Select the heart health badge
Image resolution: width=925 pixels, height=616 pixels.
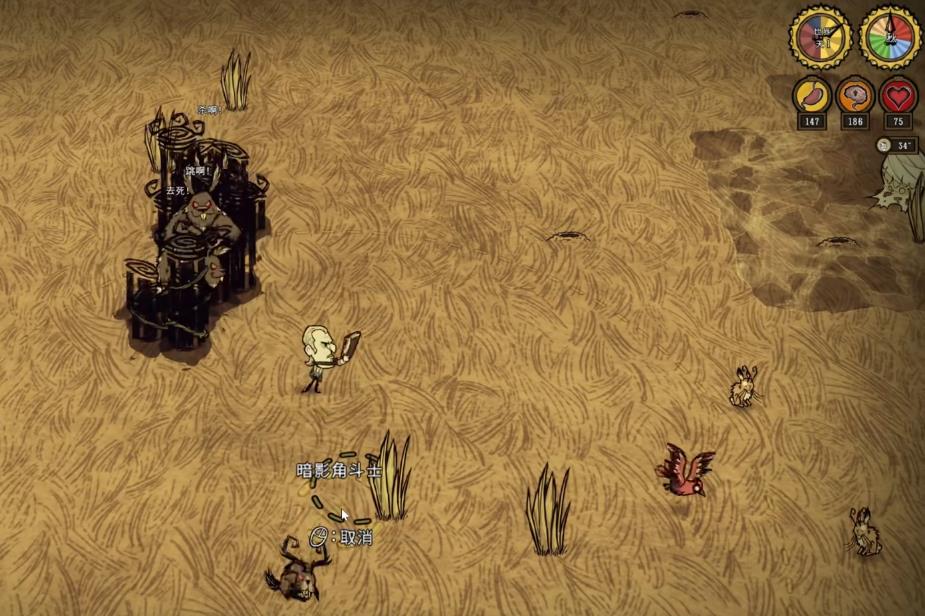pos(898,96)
